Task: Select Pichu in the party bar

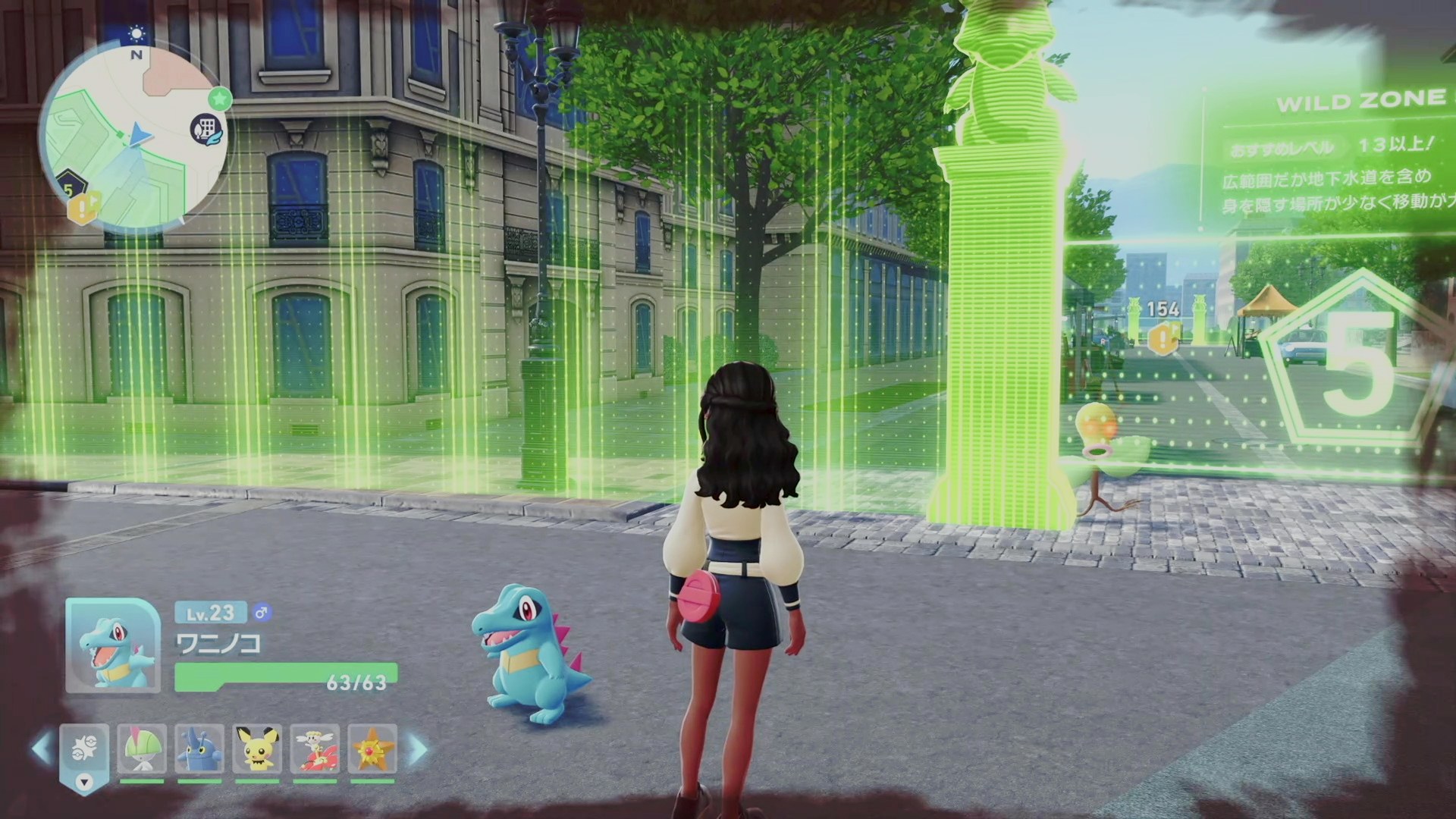Action: pyautogui.click(x=257, y=749)
